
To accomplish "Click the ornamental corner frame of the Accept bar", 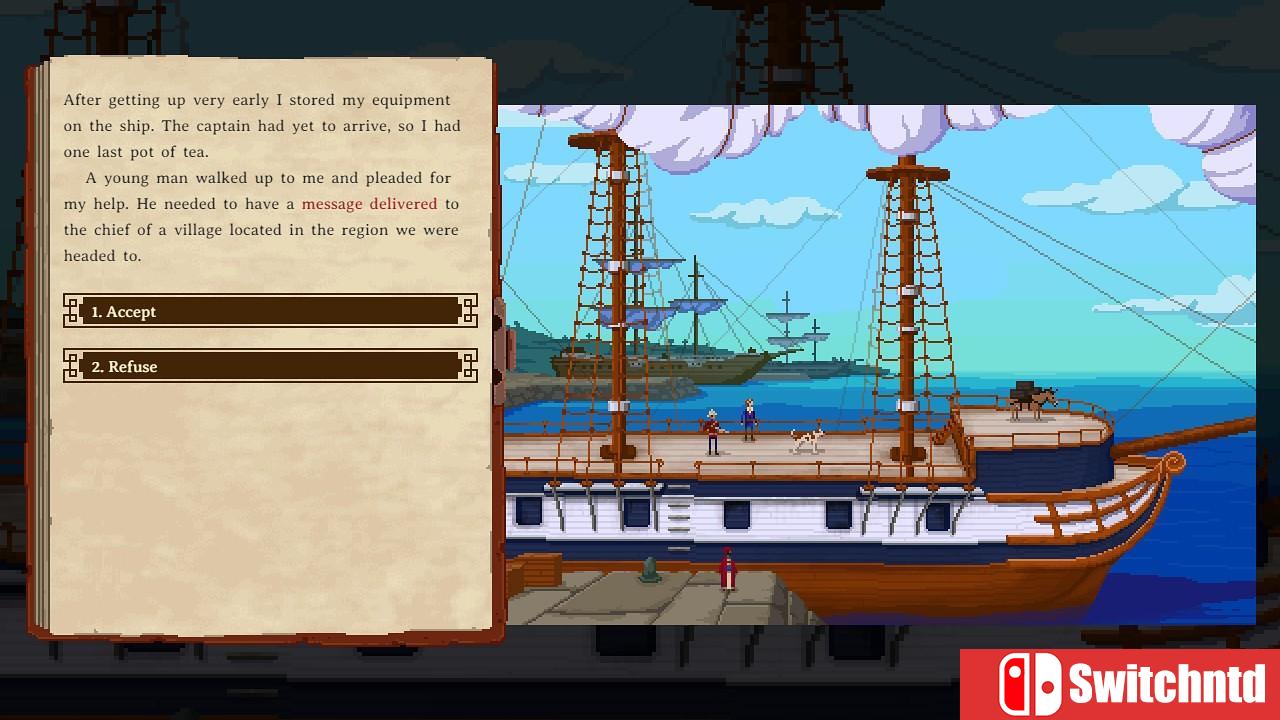I will point(72,311).
